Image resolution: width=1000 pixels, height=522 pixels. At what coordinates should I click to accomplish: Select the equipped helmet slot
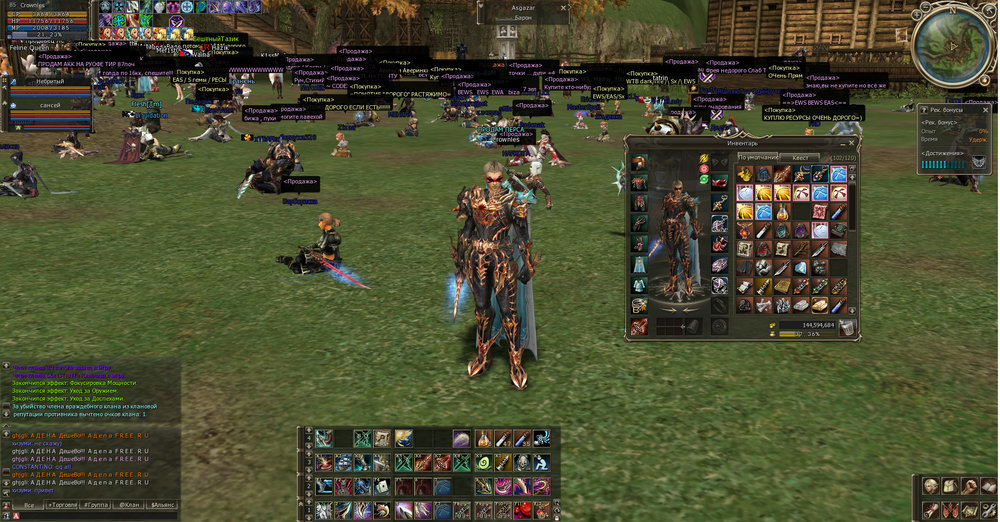(x=638, y=163)
